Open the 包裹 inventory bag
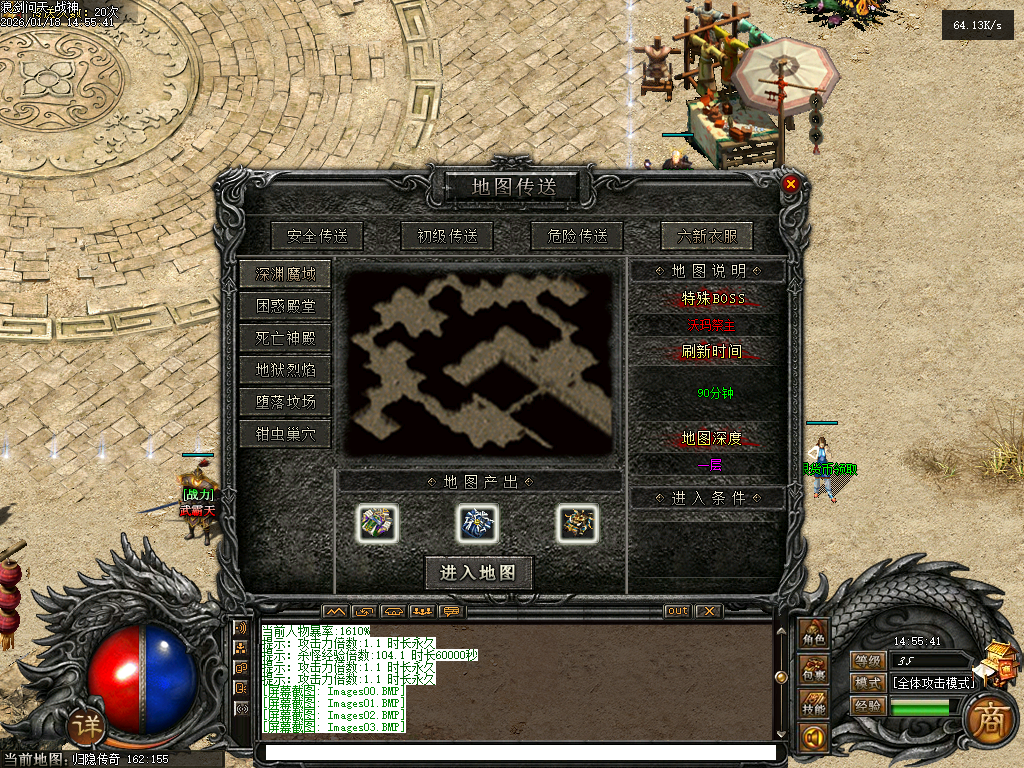The image size is (1024, 768). 813,669
